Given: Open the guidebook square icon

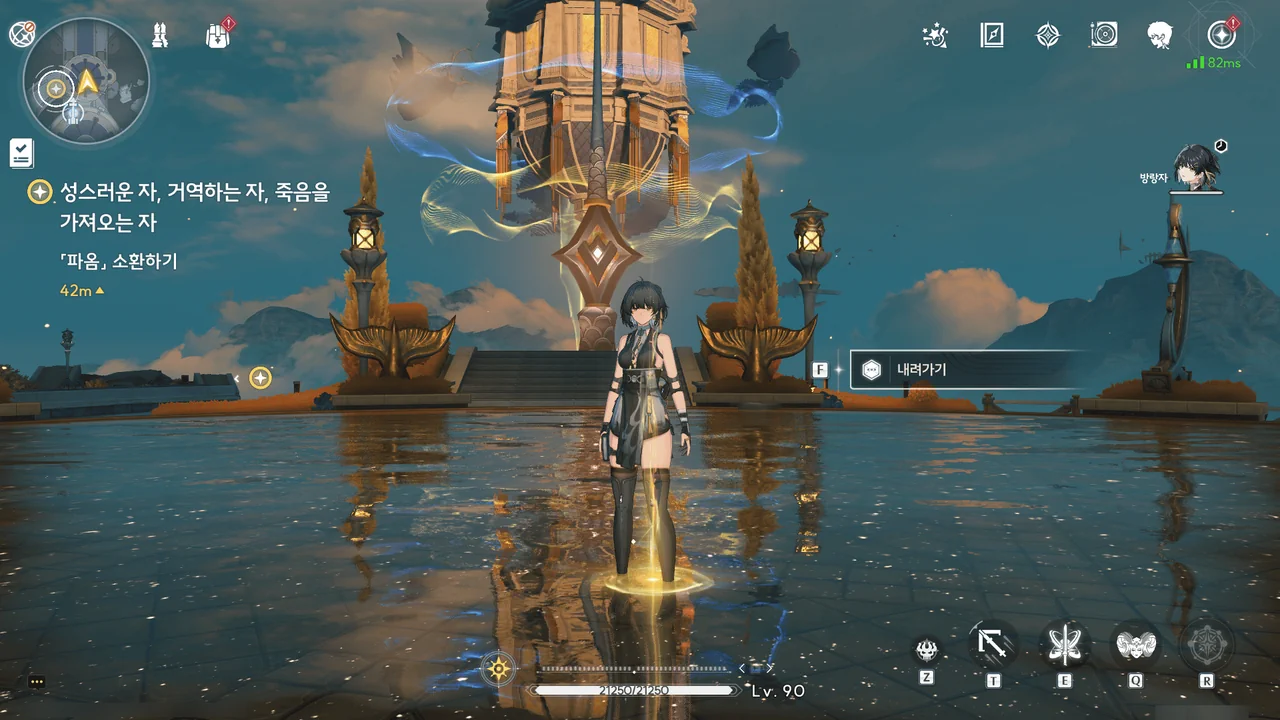Looking at the screenshot, I should (x=991, y=36).
